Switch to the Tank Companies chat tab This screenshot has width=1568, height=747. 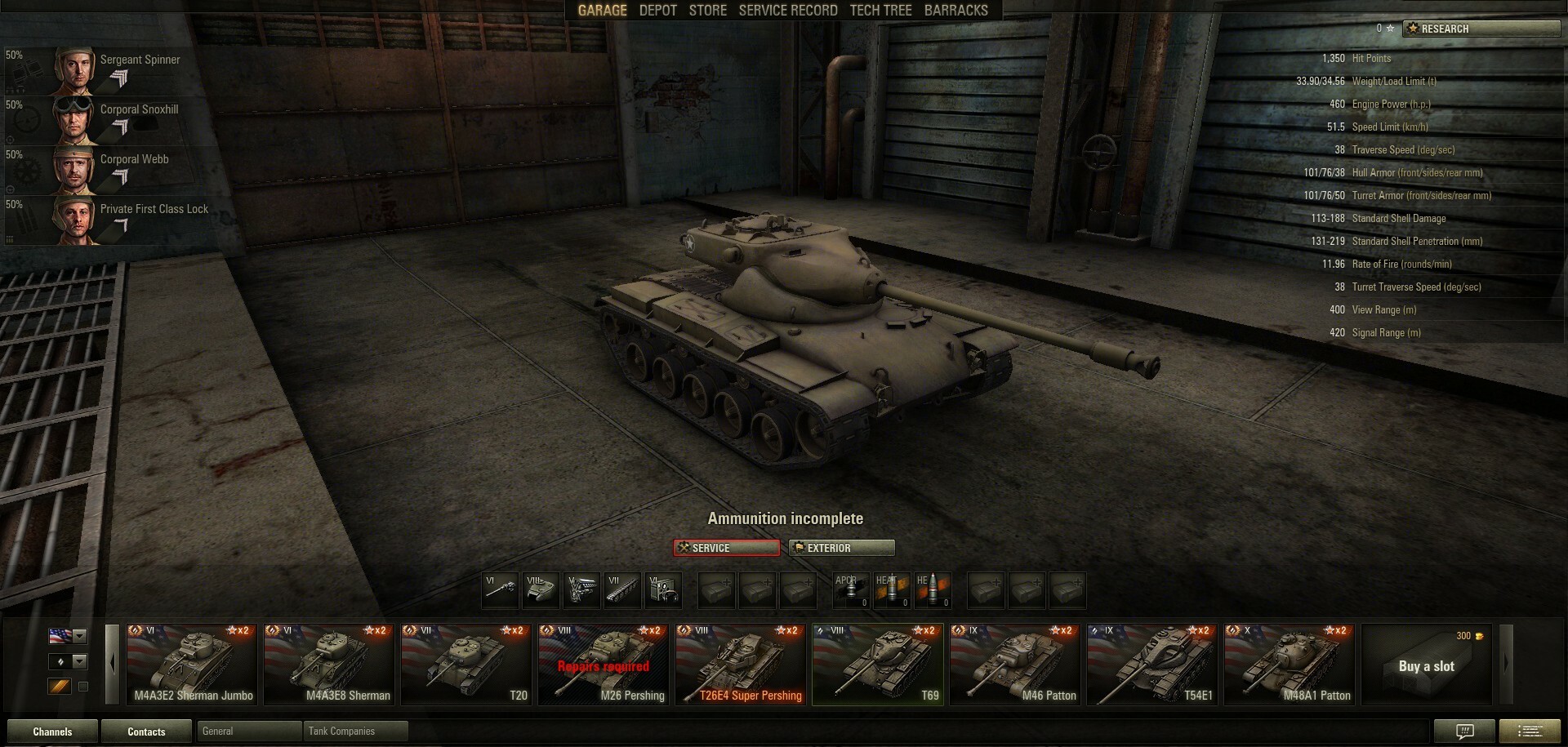coord(354,731)
